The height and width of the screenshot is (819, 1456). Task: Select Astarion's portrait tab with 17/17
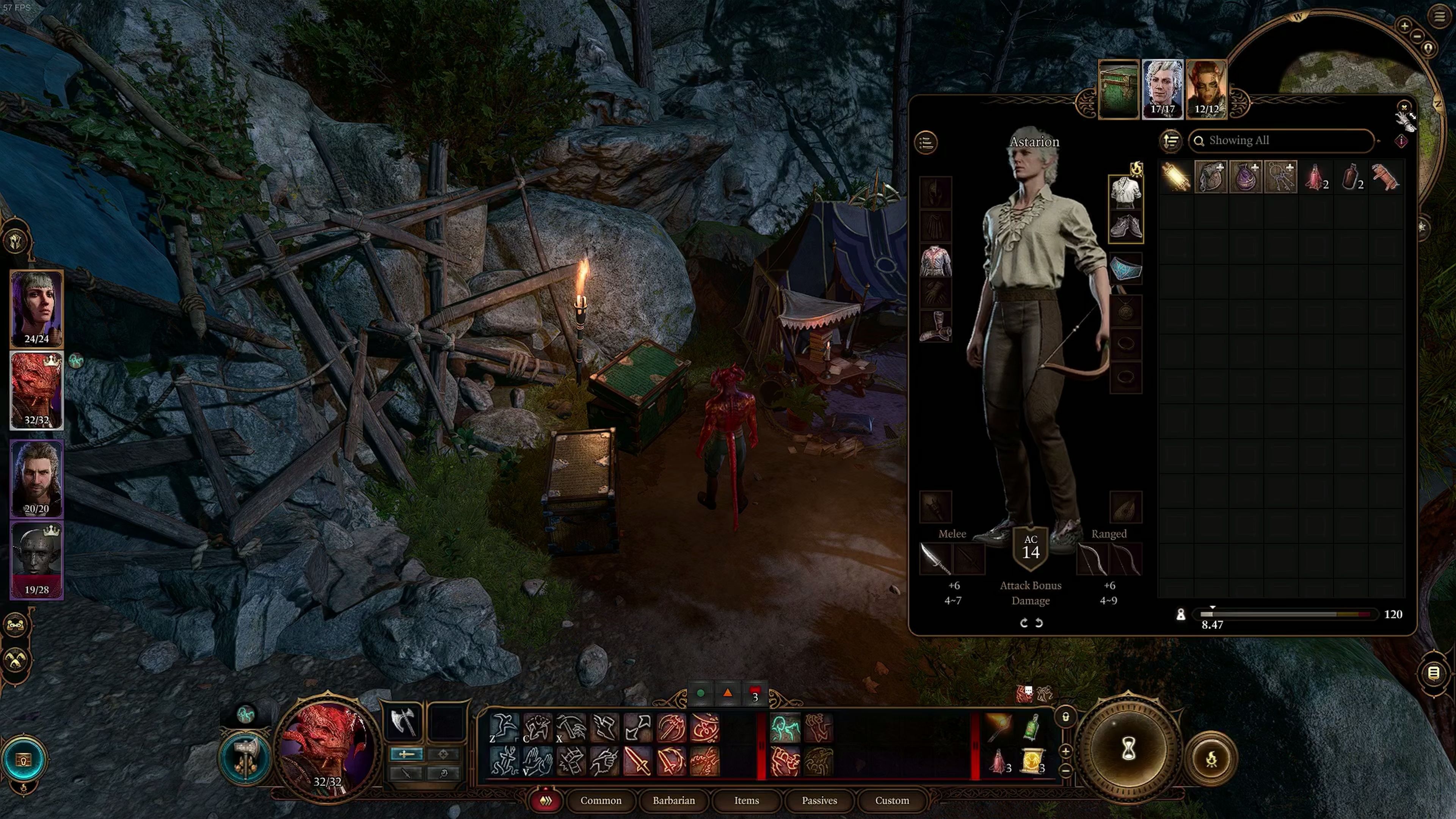click(1162, 89)
